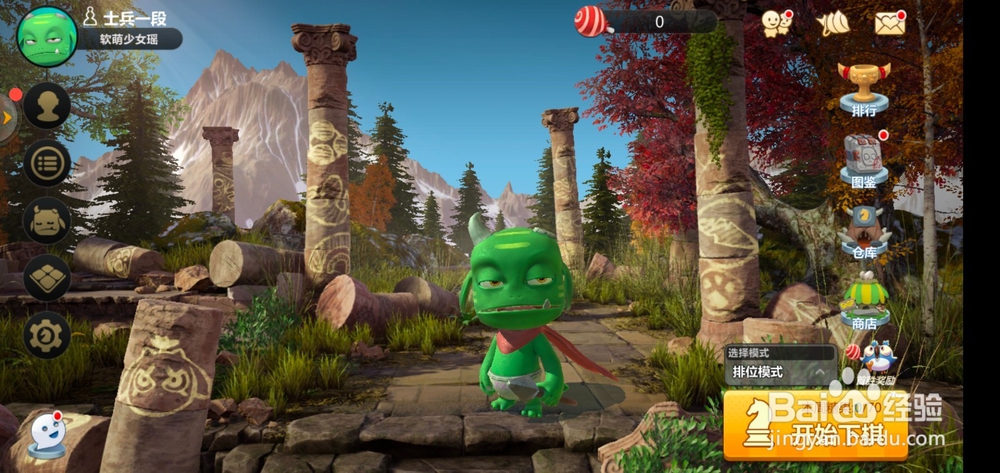Open the white robot assistant icon

pyautogui.click(x=47, y=435)
